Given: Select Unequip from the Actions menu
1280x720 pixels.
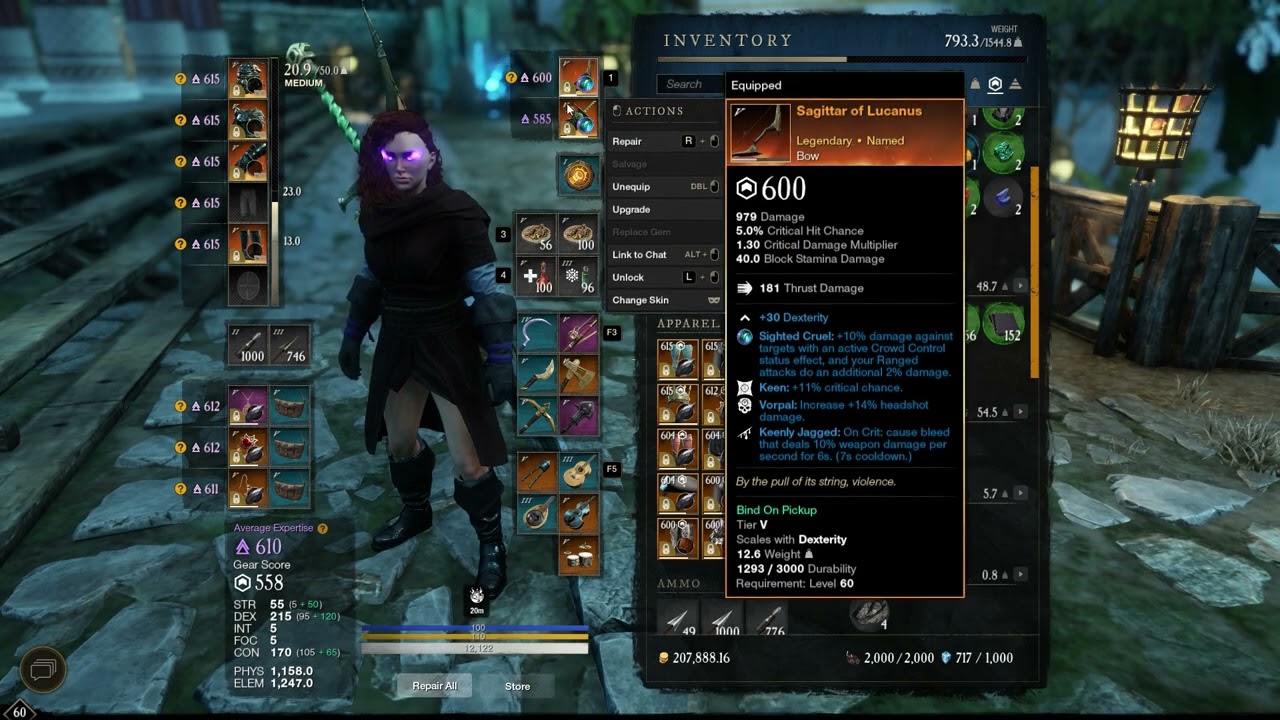Looking at the screenshot, I should pyautogui.click(x=631, y=187).
